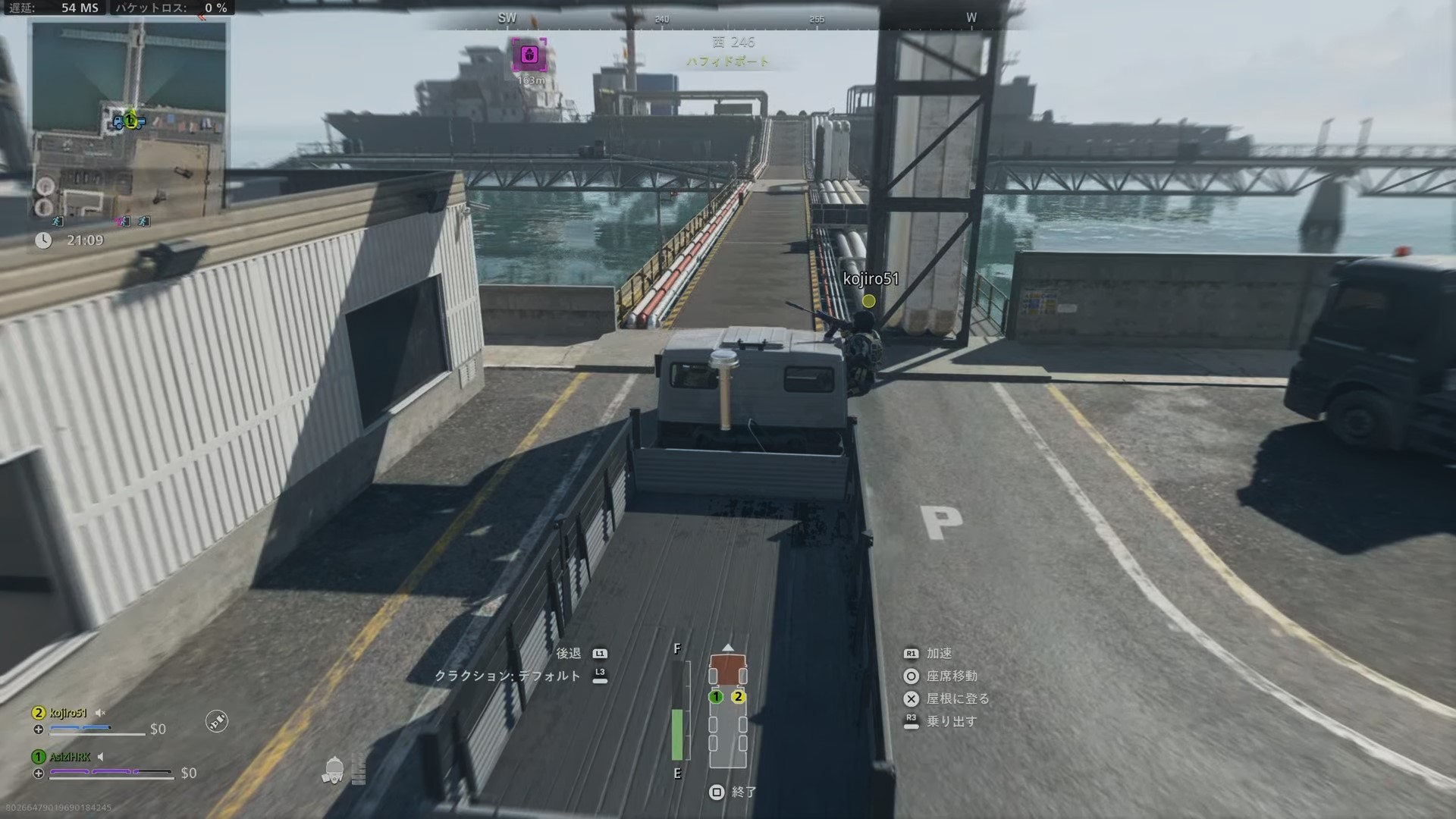The width and height of the screenshot is (1456, 819).
Task: Select seat 1 on the vehicle diagram
Action: pos(716,695)
